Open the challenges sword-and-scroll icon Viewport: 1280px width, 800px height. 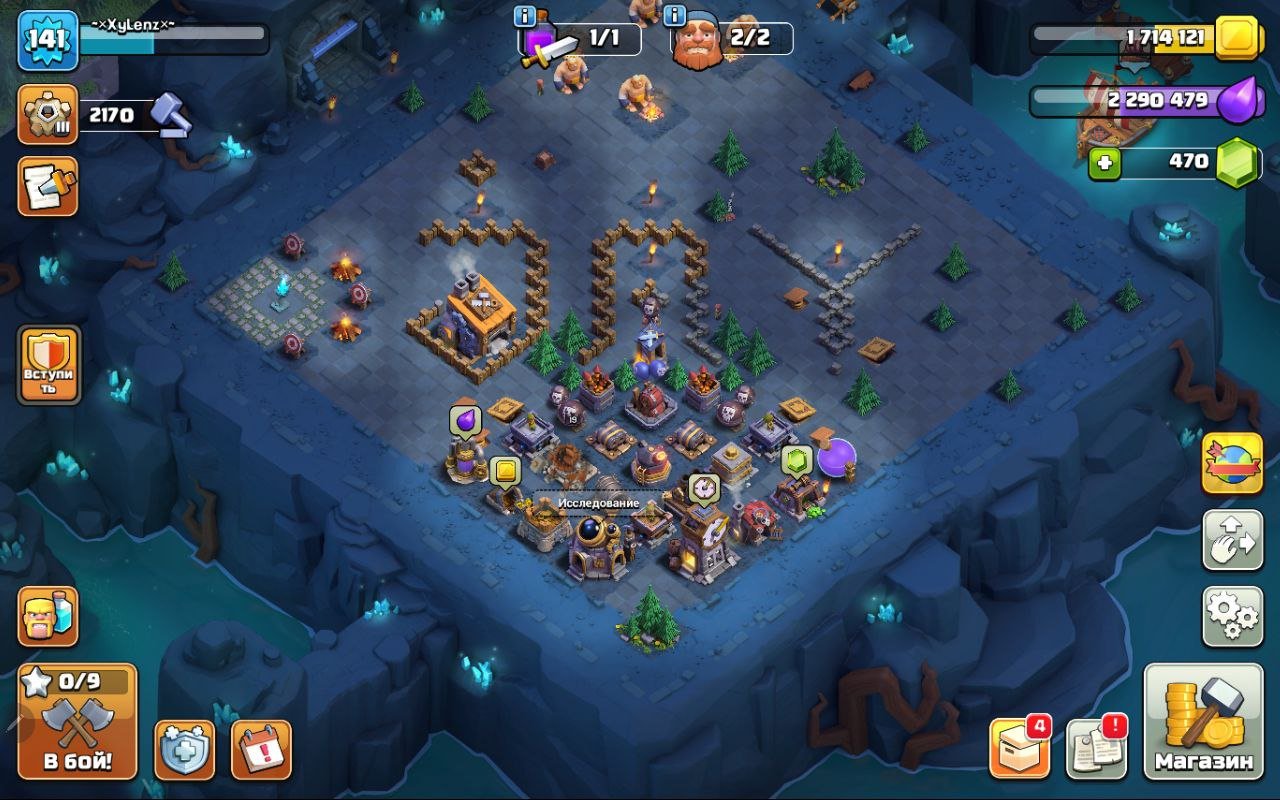(47, 185)
